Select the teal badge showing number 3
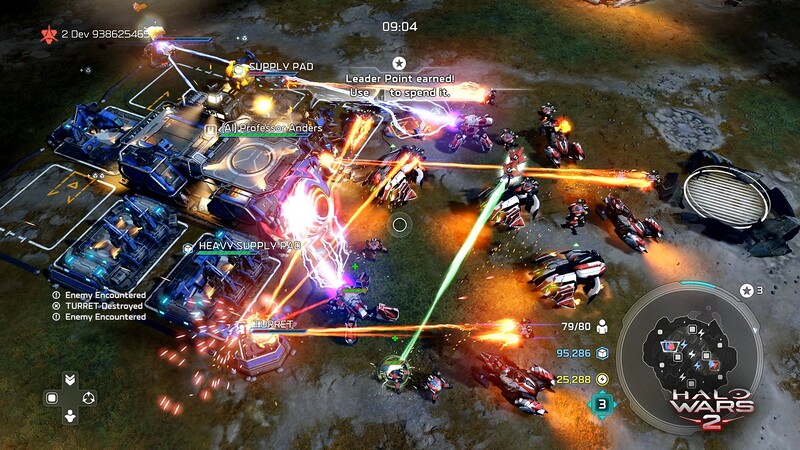Image resolution: width=800 pixels, height=450 pixels. [x=602, y=404]
